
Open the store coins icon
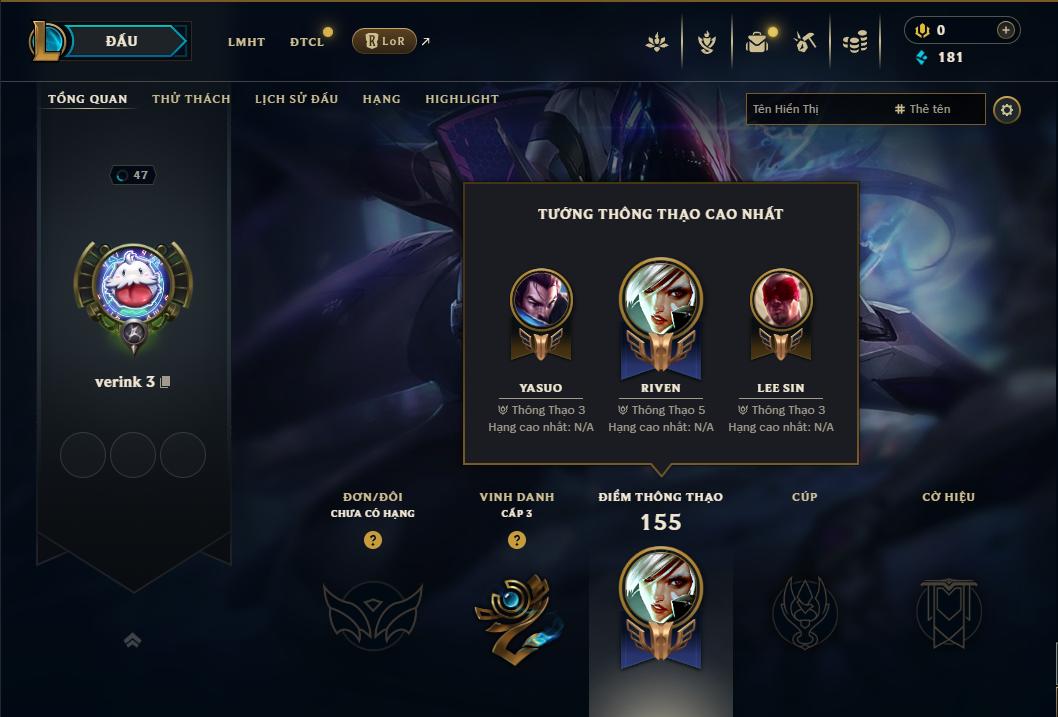tap(854, 42)
